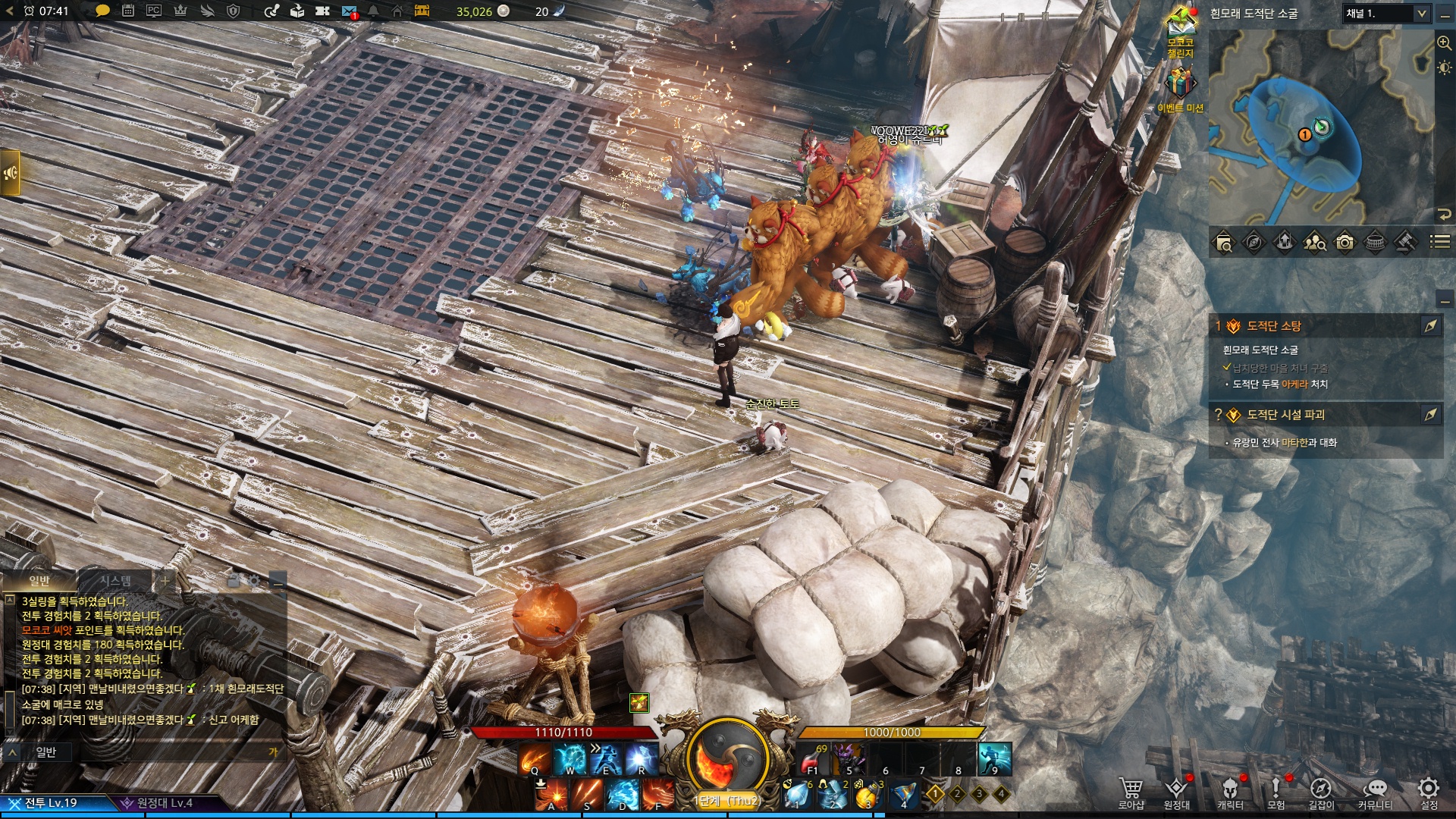
Task: Expand the 채널 1 channel dropdown
Action: [1420, 14]
